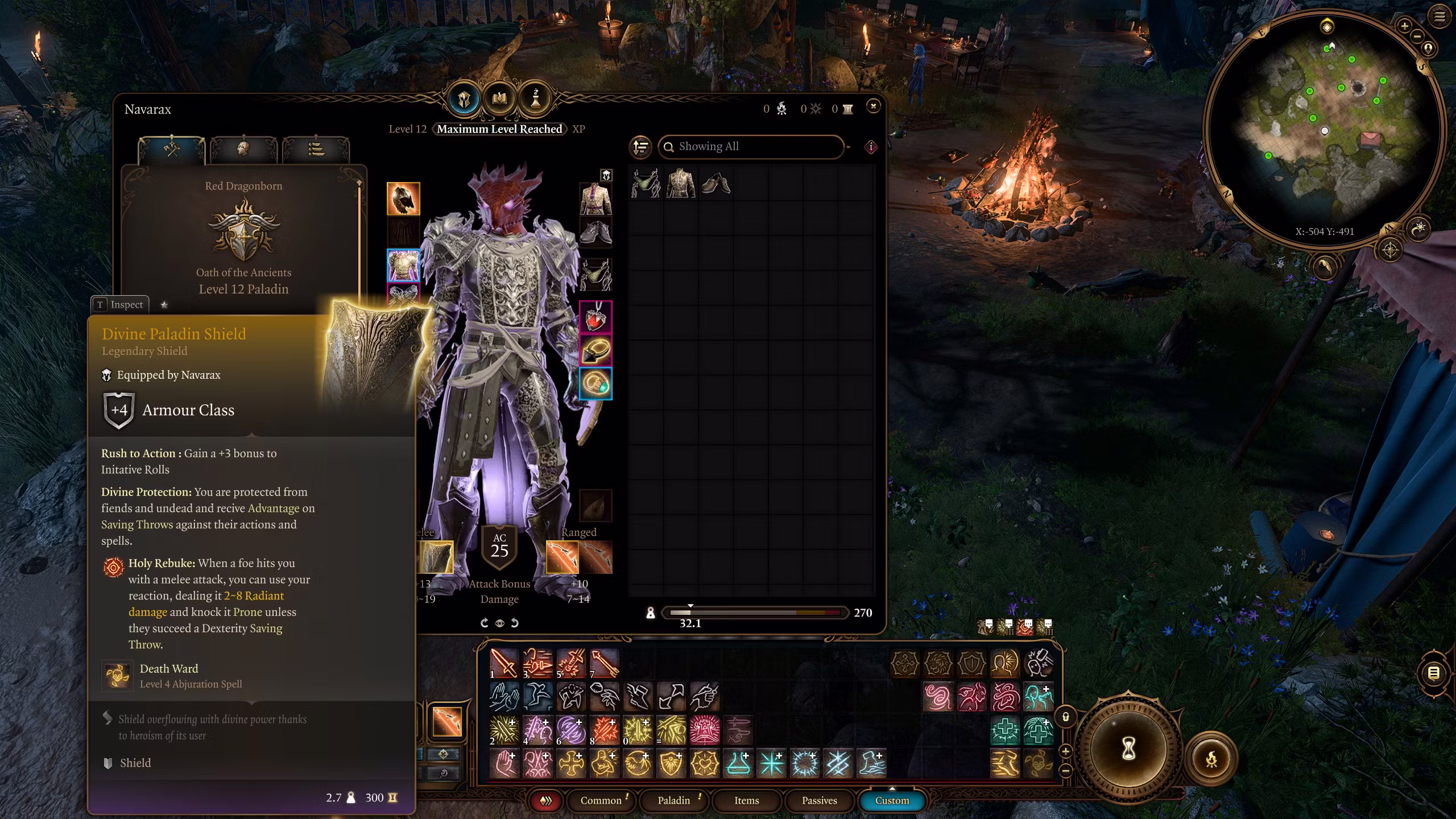Select the Passives hotbar tab
Image resolution: width=1456 pixels, height=819 pixels.
click(x=819, y=800)
